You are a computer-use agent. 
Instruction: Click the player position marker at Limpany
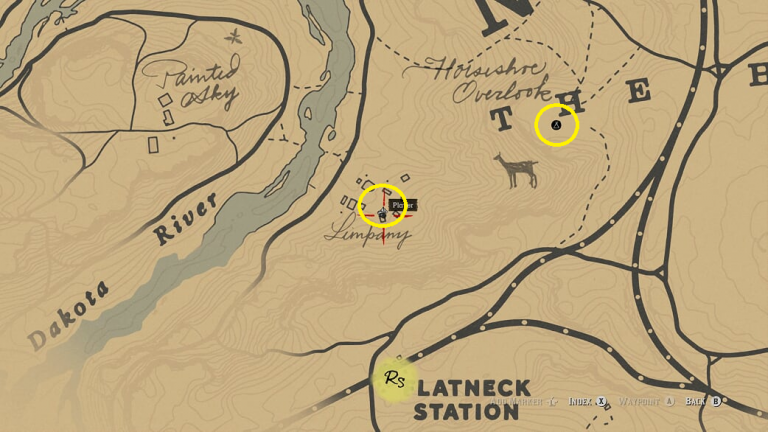coord(383,211)
